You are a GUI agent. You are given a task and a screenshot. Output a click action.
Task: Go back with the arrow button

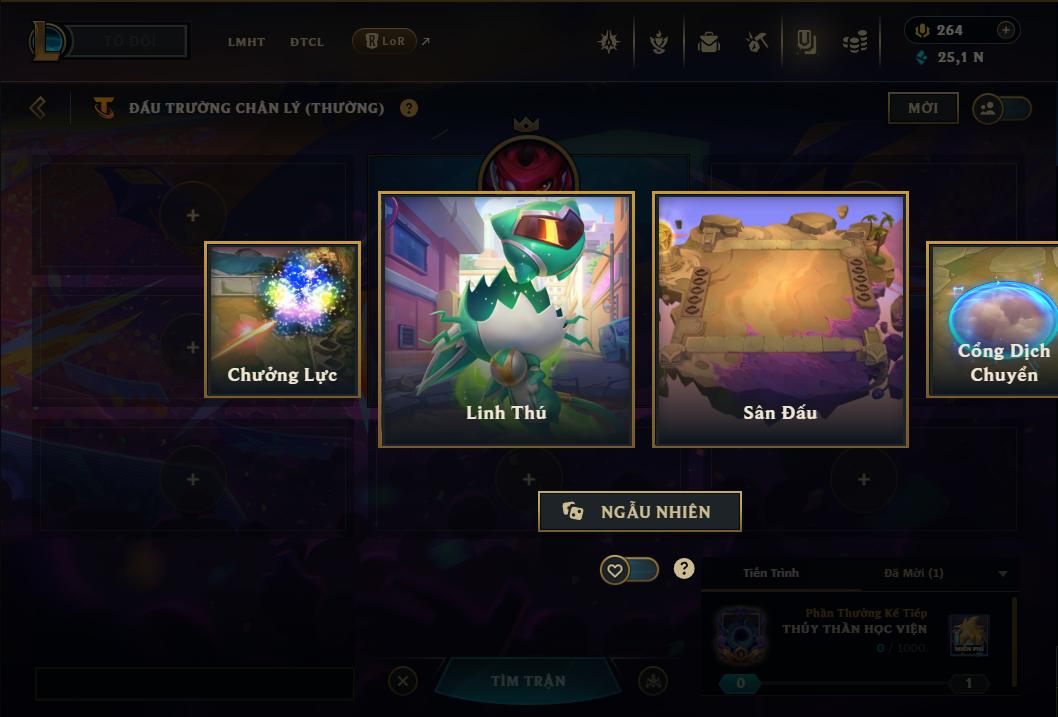[x=38, y=107]
